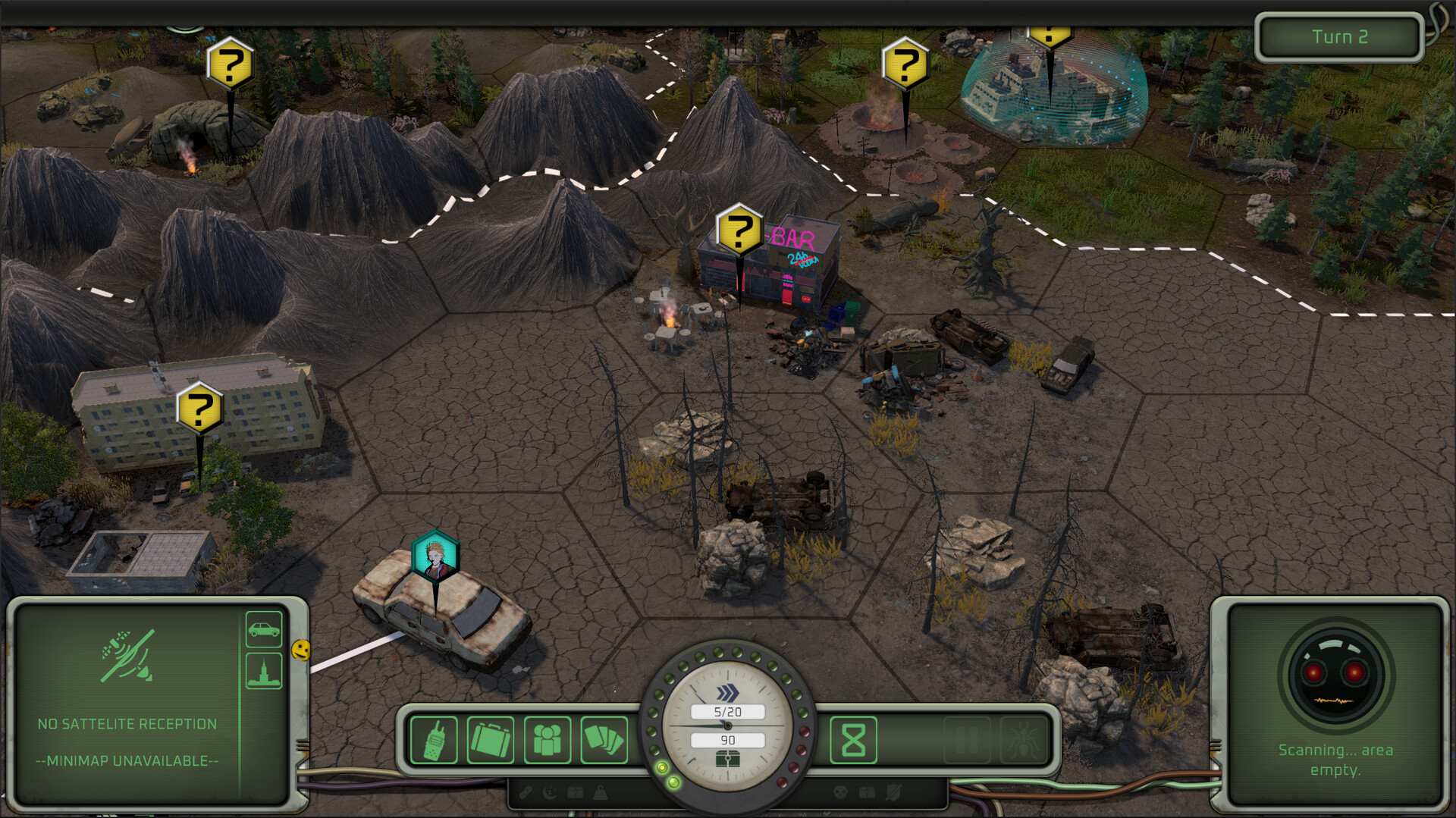Viewport: 1456px width, 818px height.
Task: Click the pause icon near the hourglass
Action: 967,740
